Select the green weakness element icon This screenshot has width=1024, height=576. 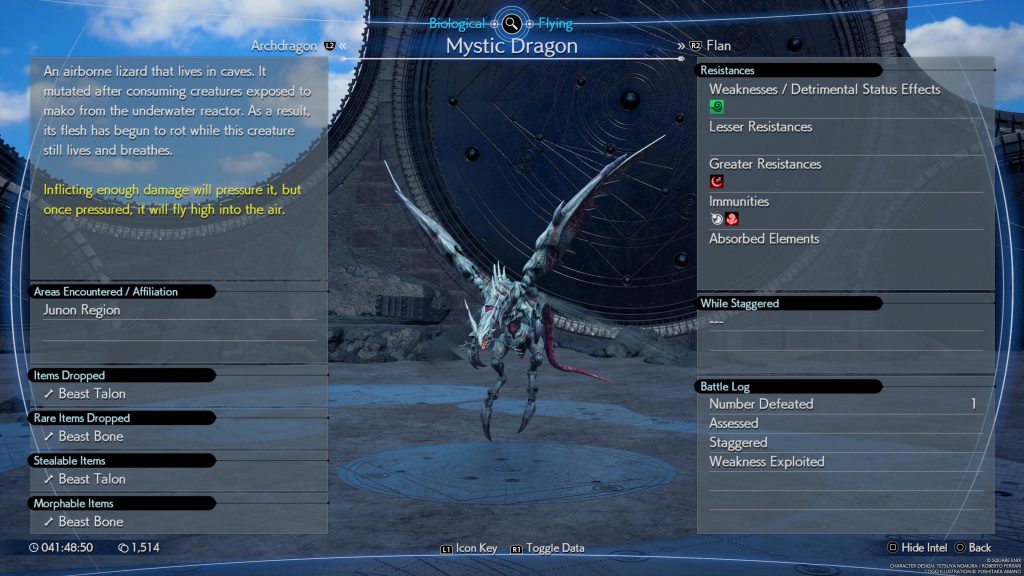point(716,107)
